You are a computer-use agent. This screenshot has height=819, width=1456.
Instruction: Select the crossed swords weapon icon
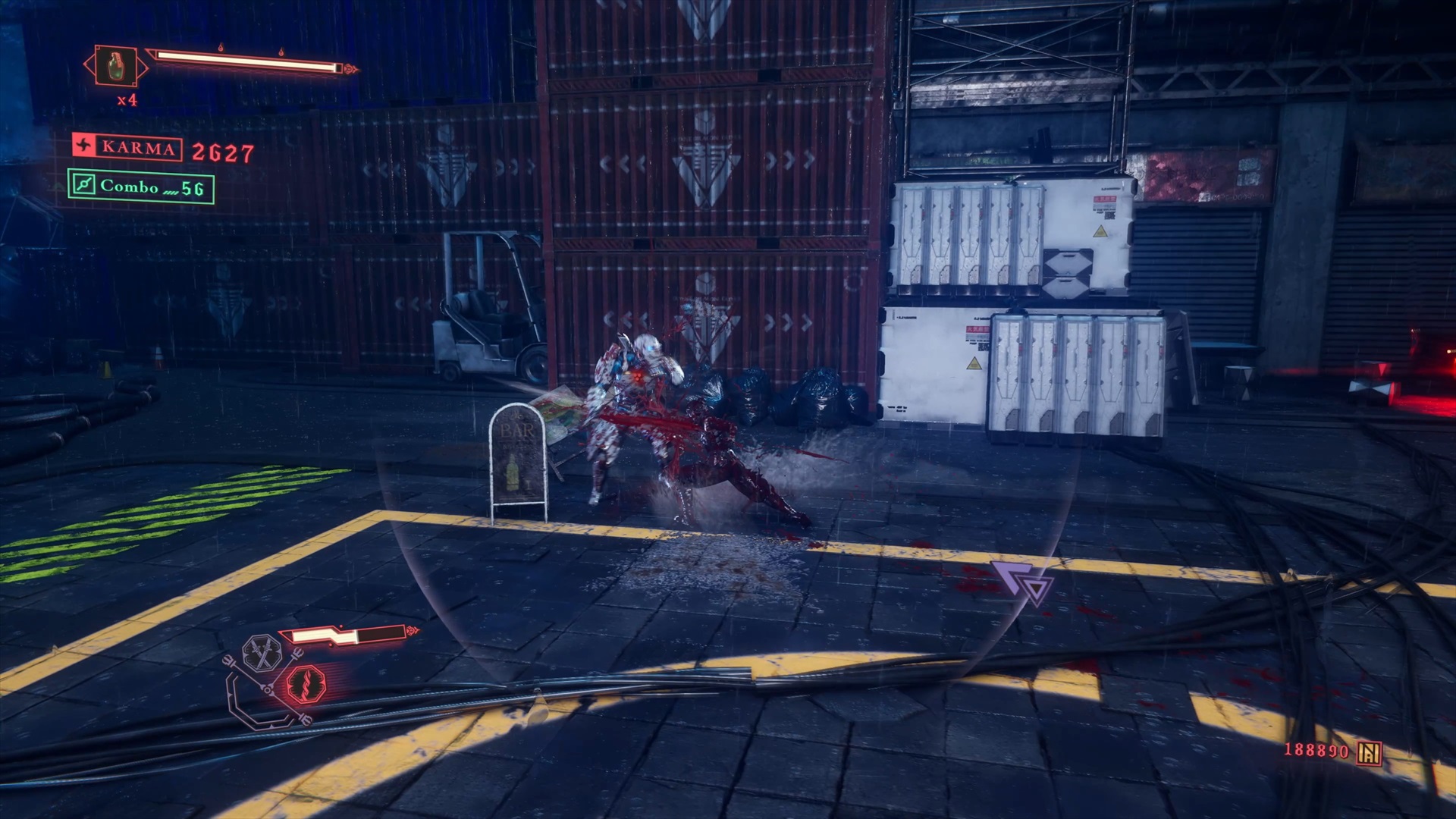(262, 654)
